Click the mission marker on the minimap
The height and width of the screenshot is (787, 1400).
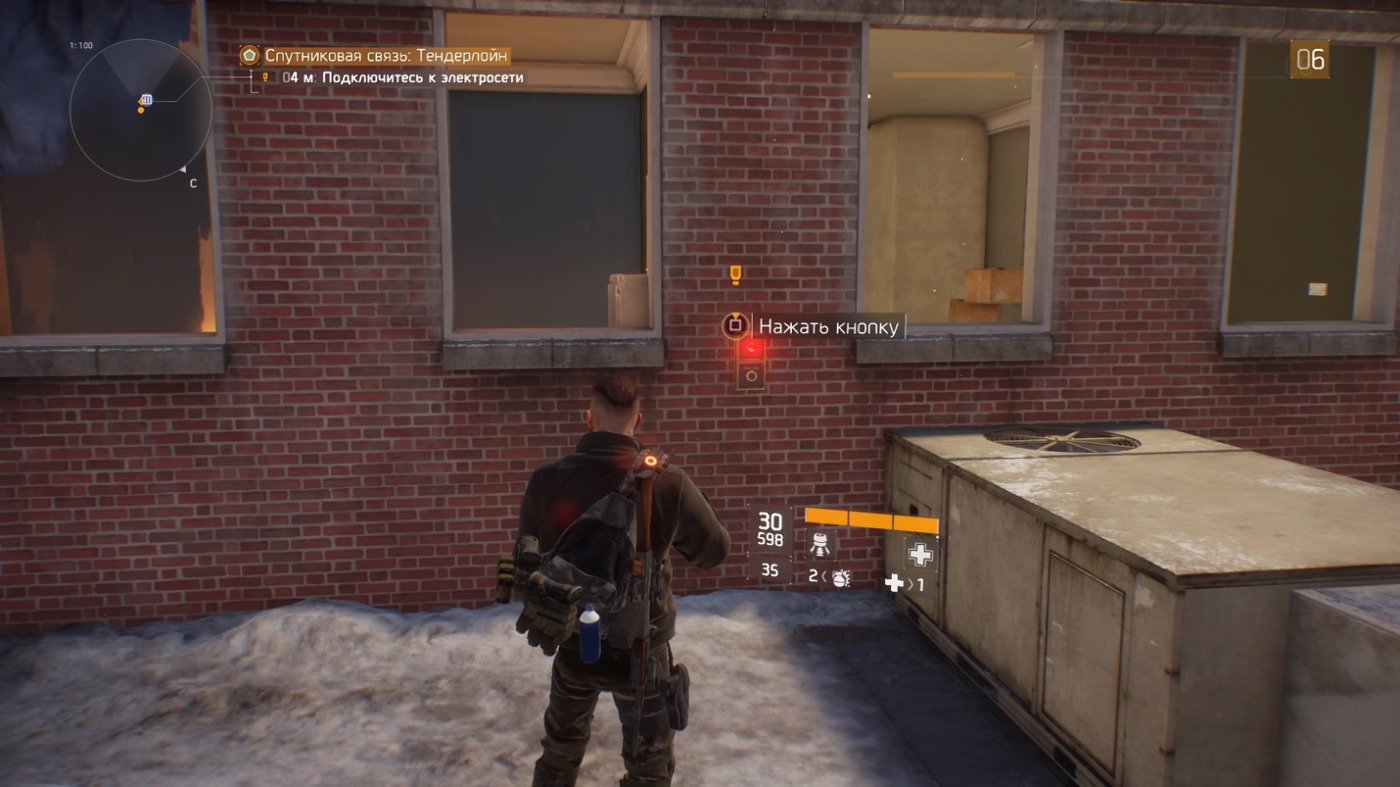(146, 99)
